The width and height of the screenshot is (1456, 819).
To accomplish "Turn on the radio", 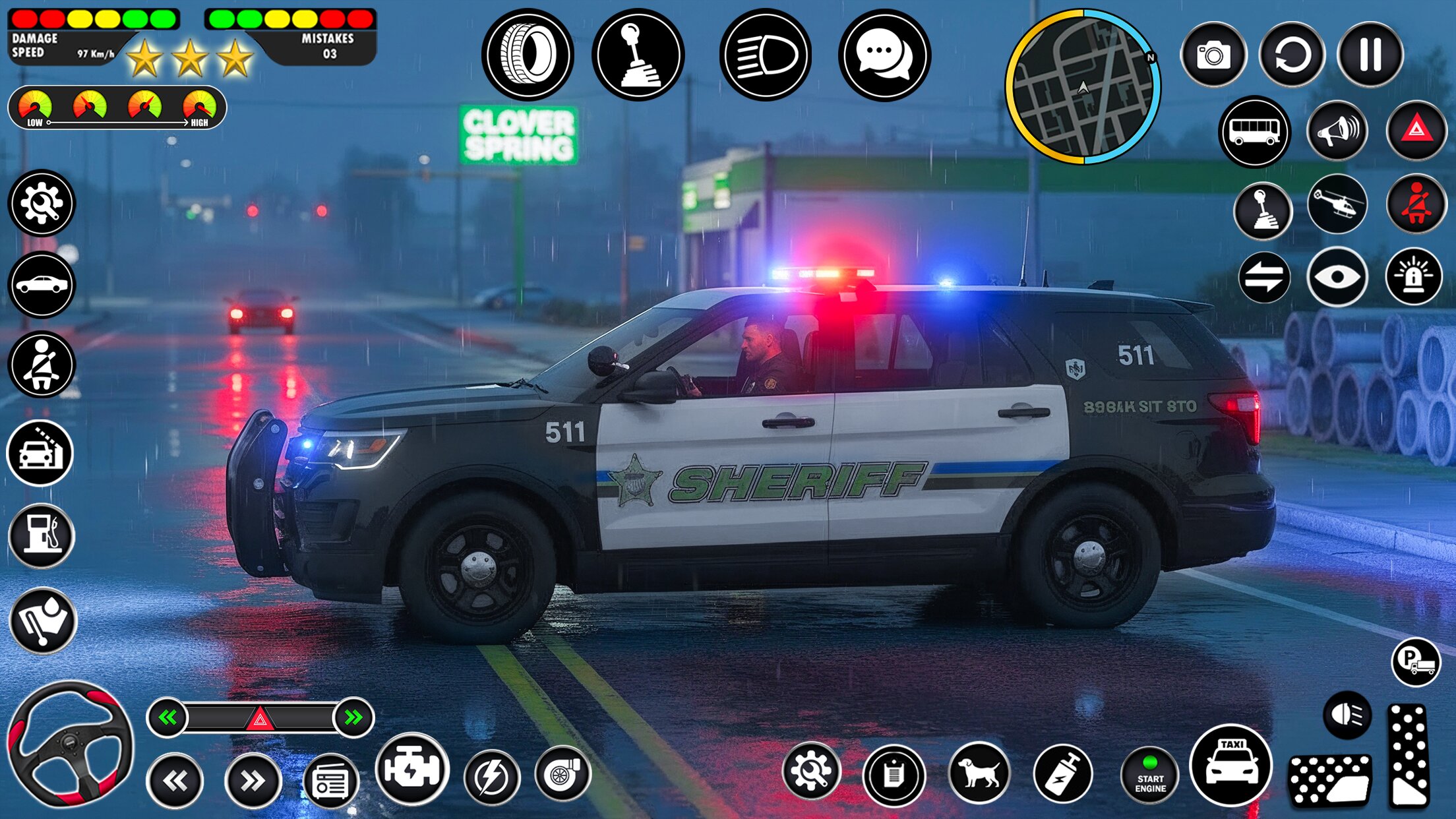I will click(x=330, y=782).
